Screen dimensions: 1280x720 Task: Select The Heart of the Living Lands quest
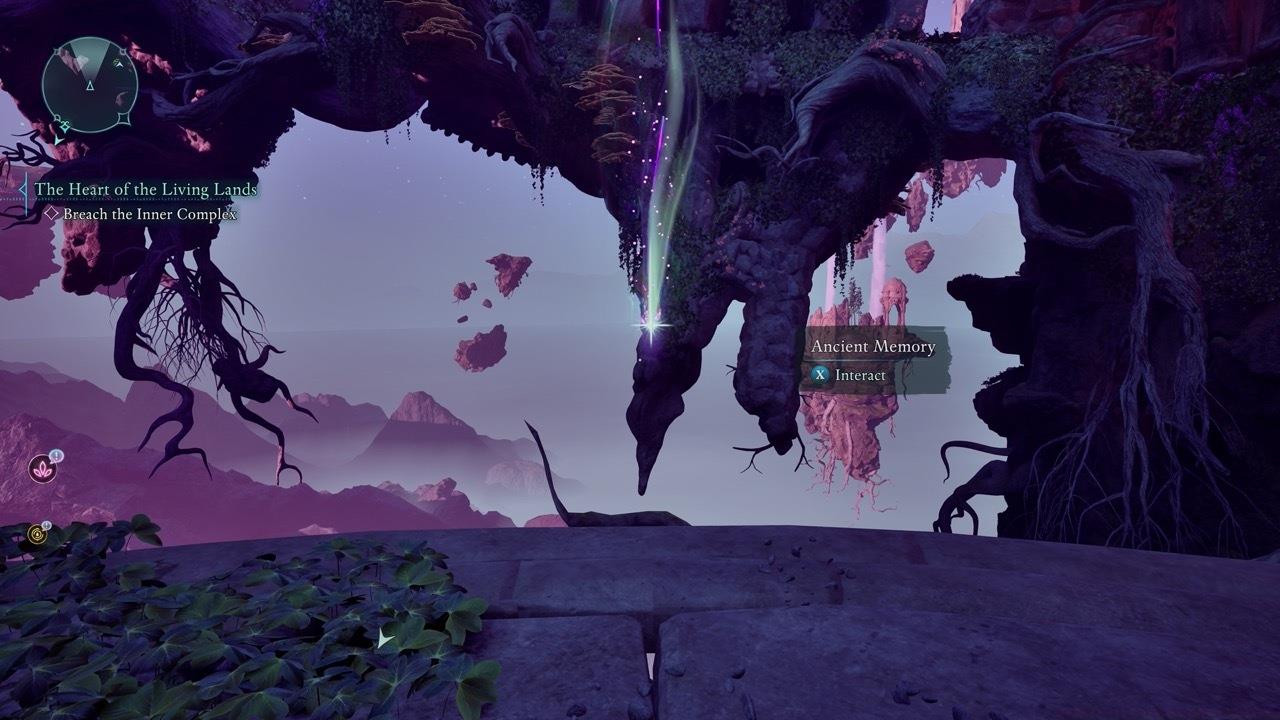(x=146, y=189)
